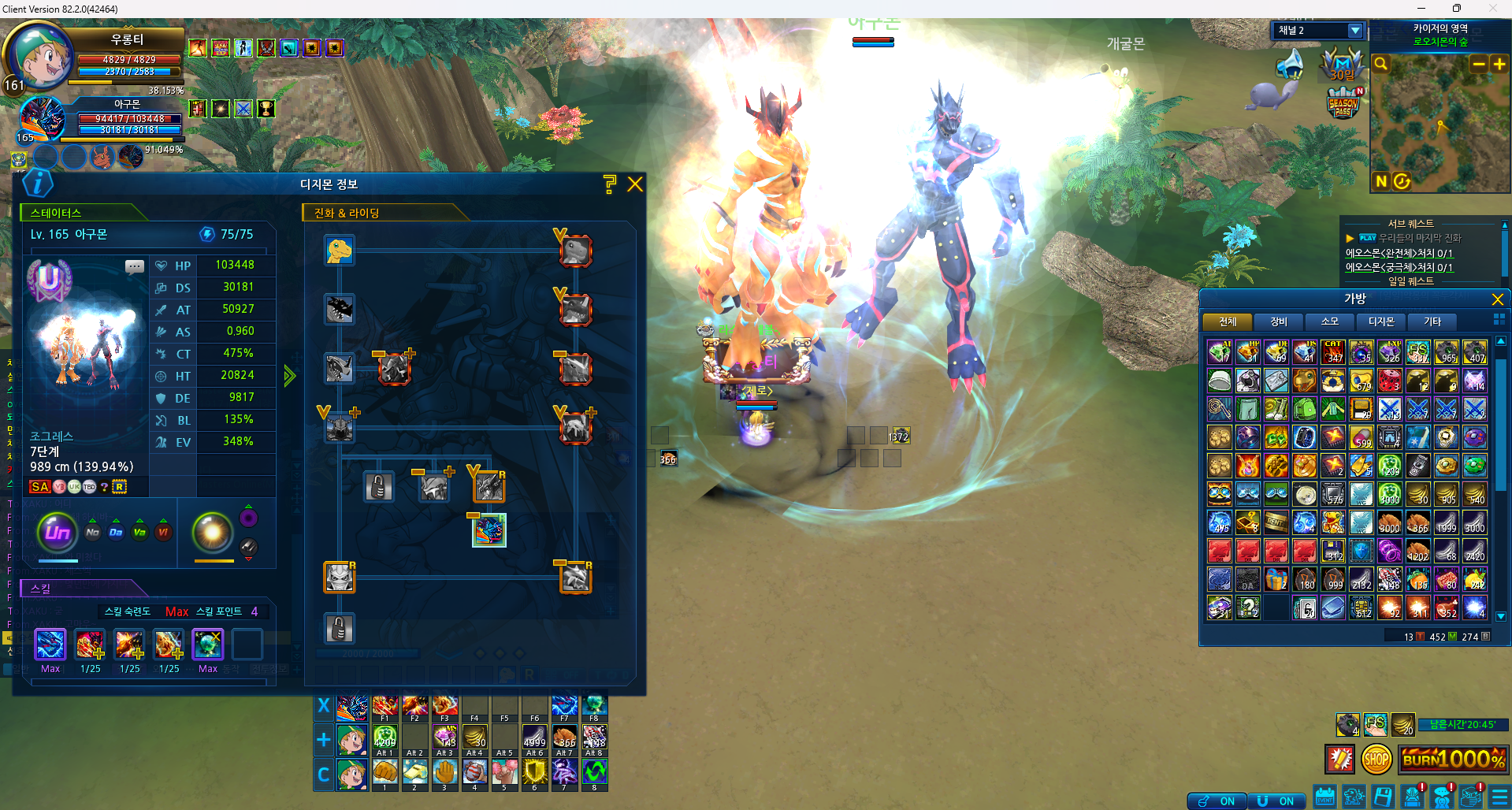Switch to the 소모 inventory tab
The height and width of the screenshot is (810, 1512).
pyautogui.click(x=1330, y=321)
